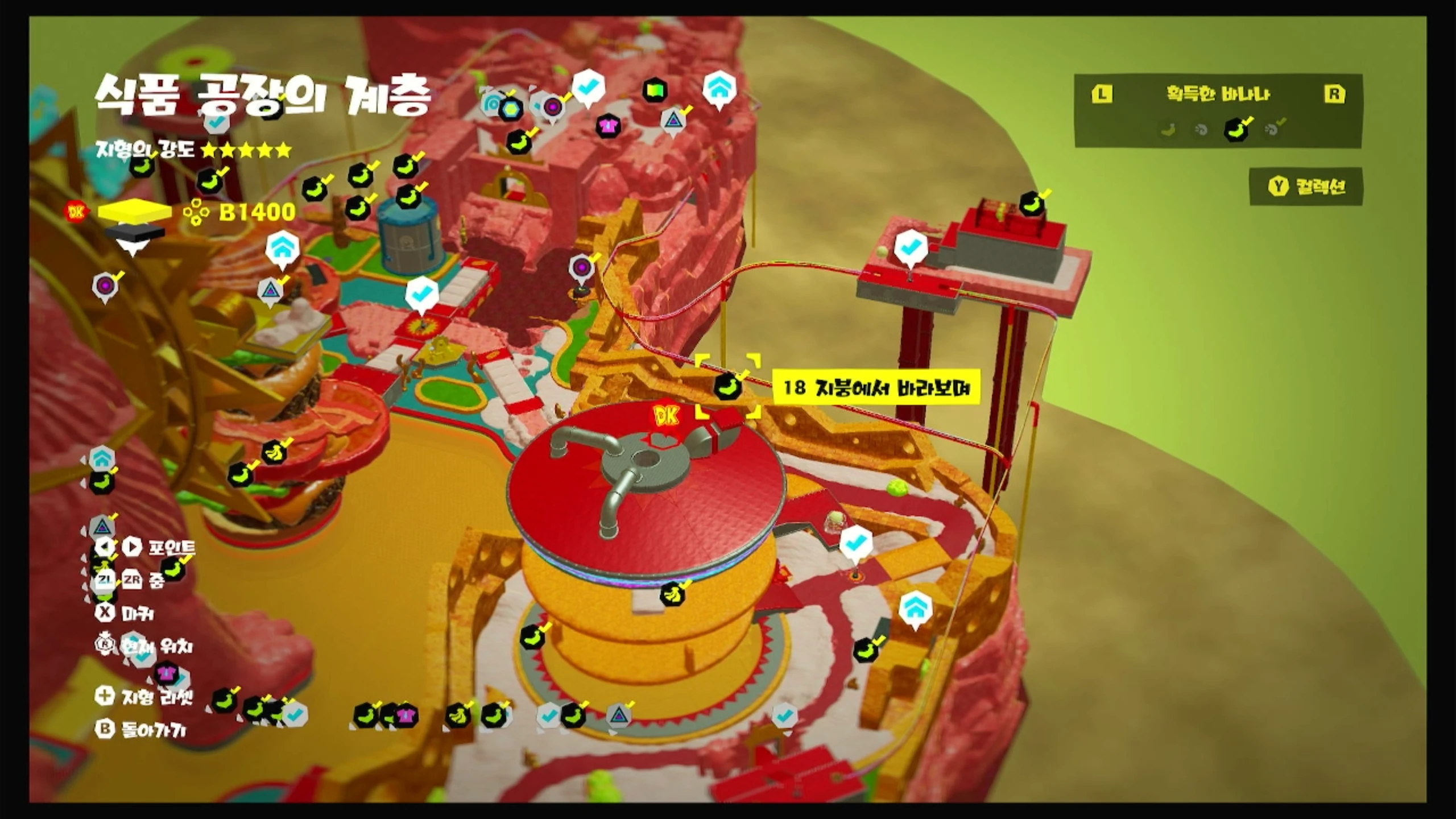Viewport: 1456px width, 819px height.
Task: Switch to the uncollected banana filter icon
Action: (1168, 130)
